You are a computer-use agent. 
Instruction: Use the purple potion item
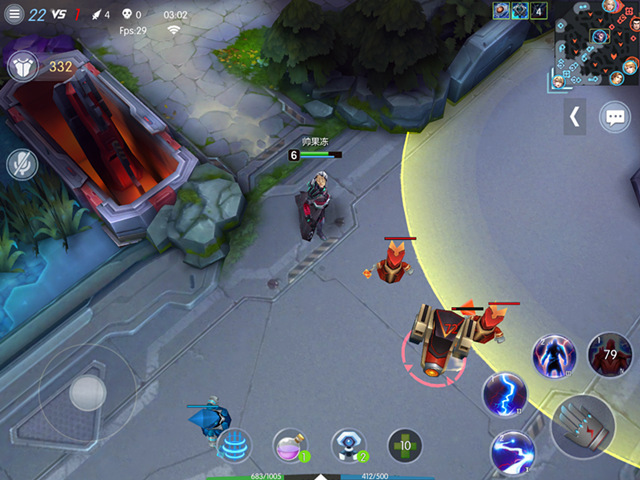(290, 445)
